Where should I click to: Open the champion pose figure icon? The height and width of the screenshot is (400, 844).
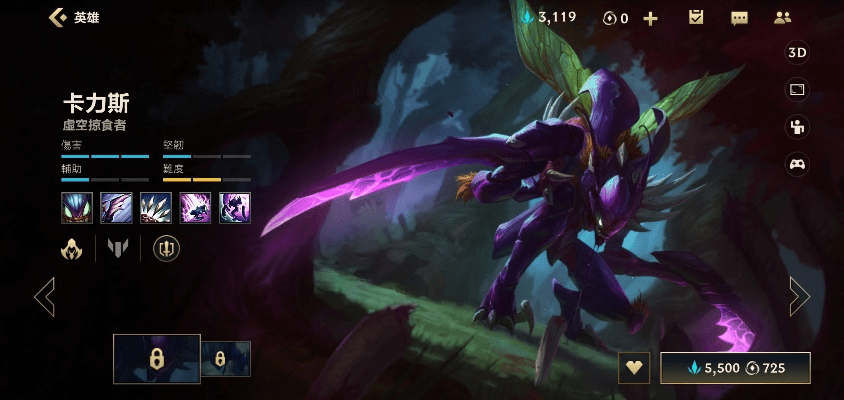[797, 127]
